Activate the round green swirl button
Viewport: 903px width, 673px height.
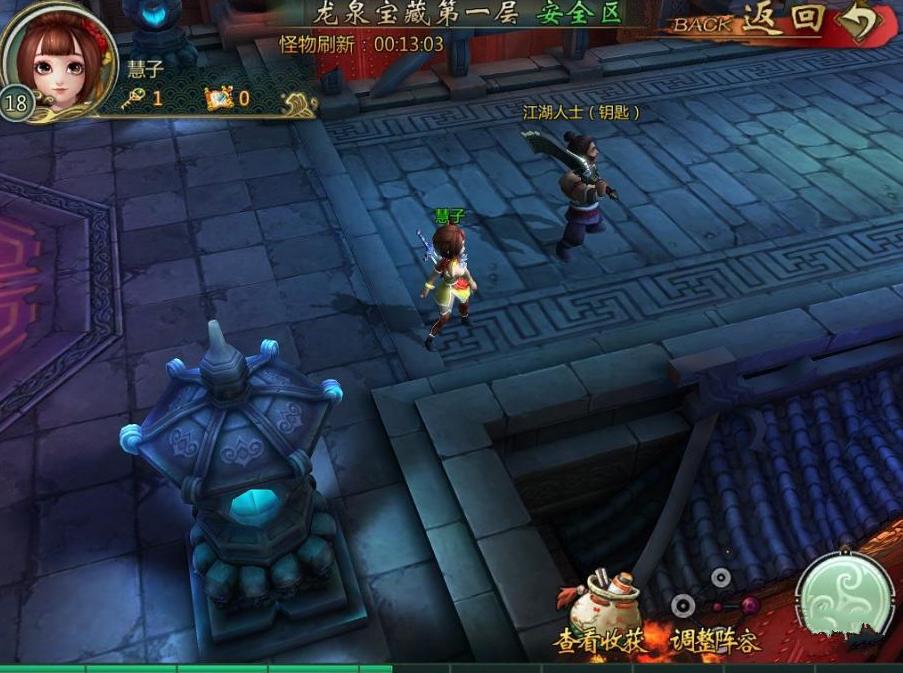pyautogui.click(x=845, y=598)
